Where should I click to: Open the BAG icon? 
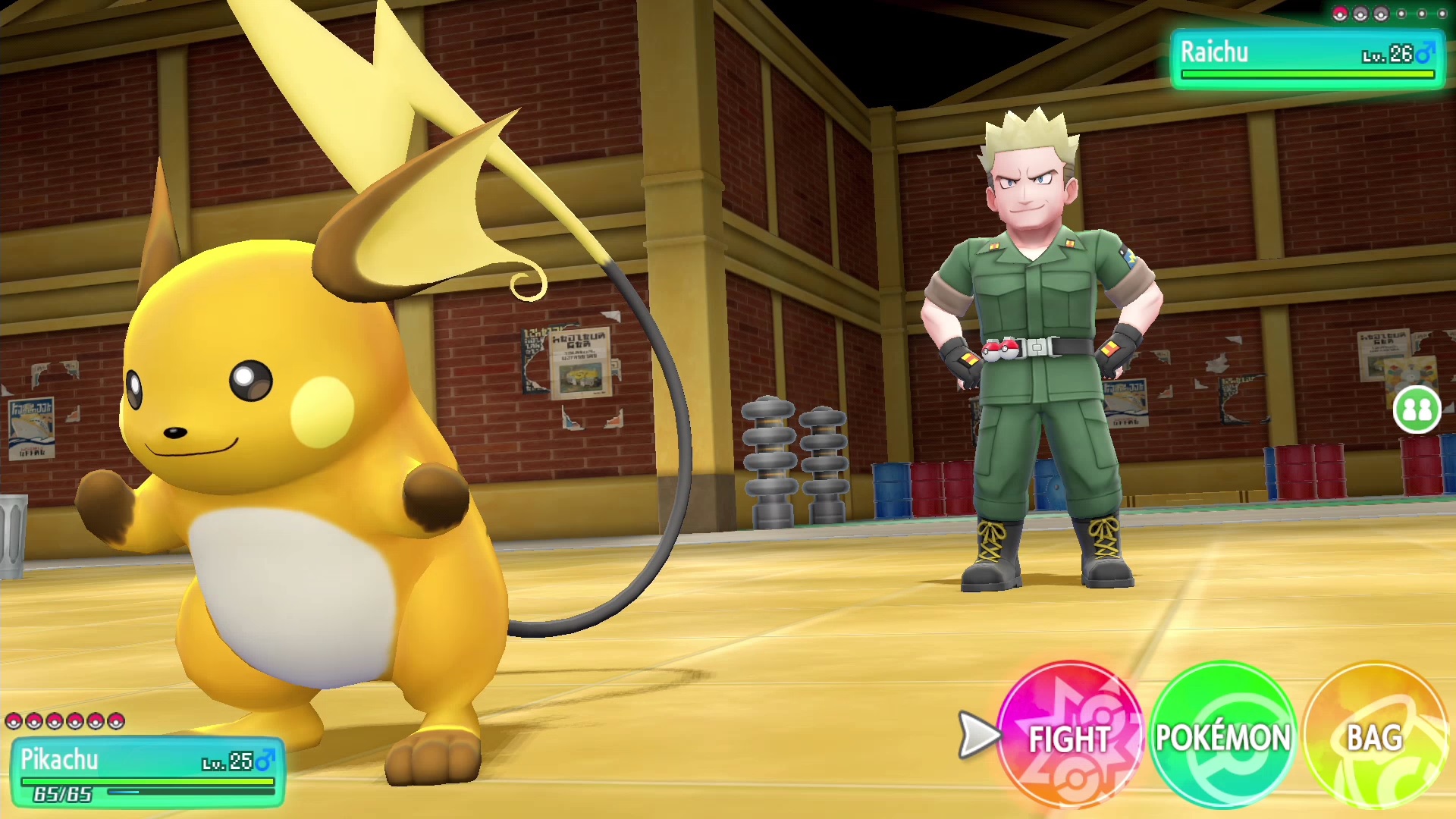(x=1374, y=734)
